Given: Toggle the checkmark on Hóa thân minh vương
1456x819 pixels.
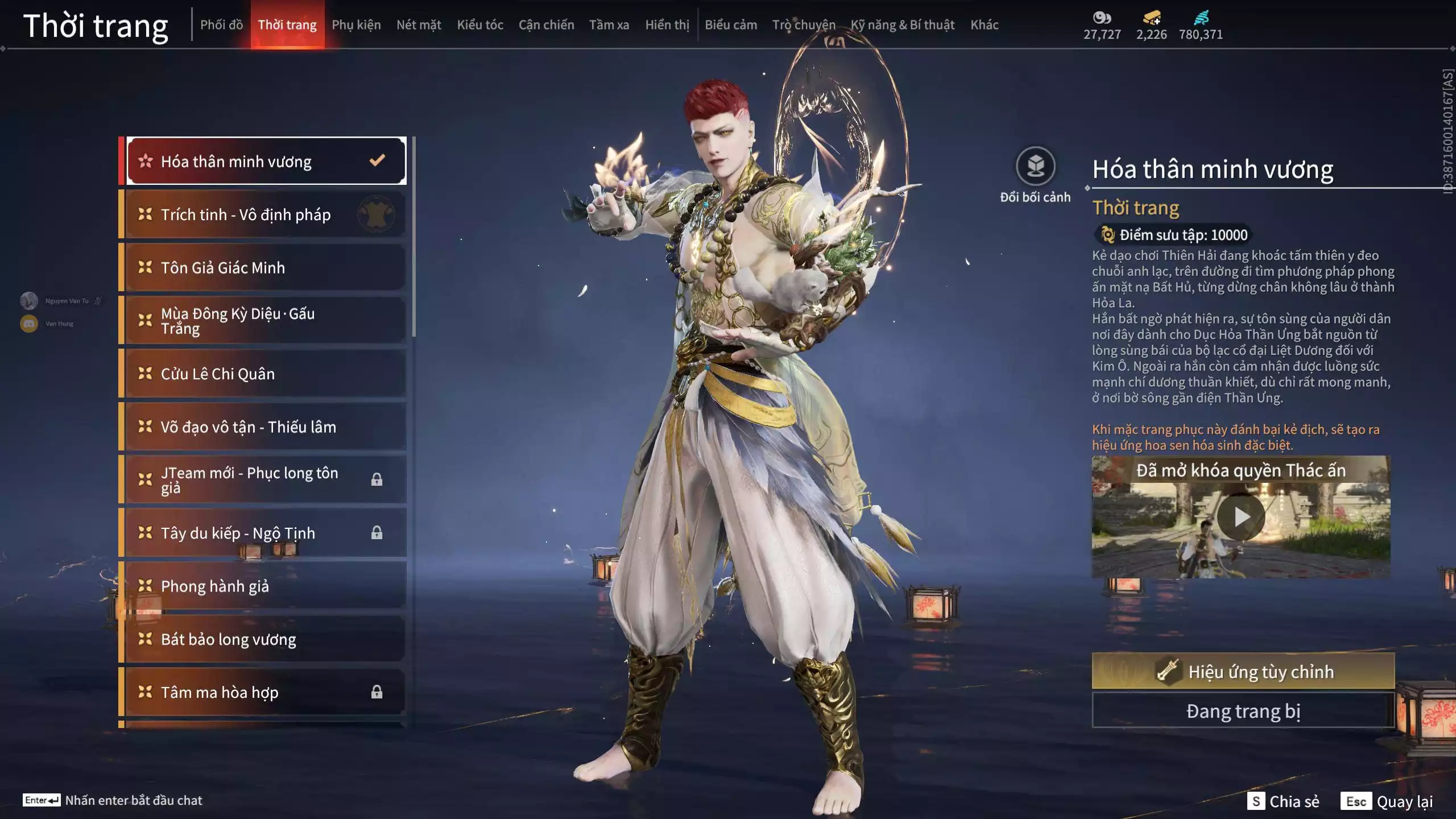Looking at the screenshot, I should pyautogui.click(x=376, y=161).
